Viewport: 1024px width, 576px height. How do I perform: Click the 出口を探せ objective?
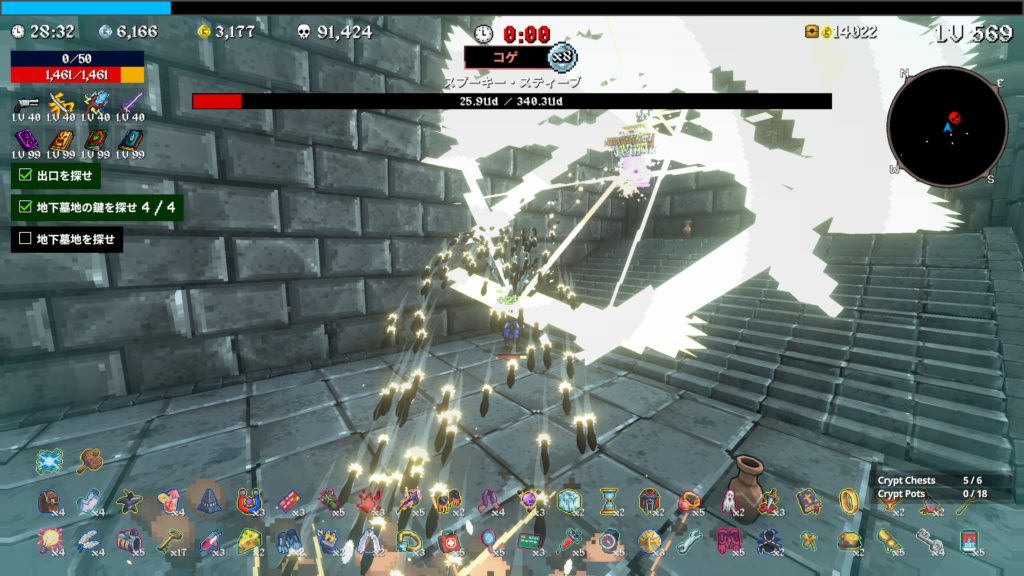(57, 177)
